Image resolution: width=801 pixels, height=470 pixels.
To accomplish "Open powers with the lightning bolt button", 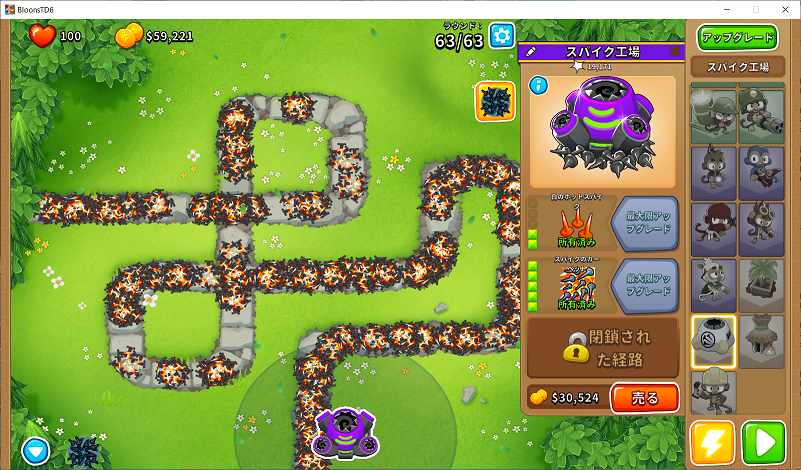I will (712, 443).
